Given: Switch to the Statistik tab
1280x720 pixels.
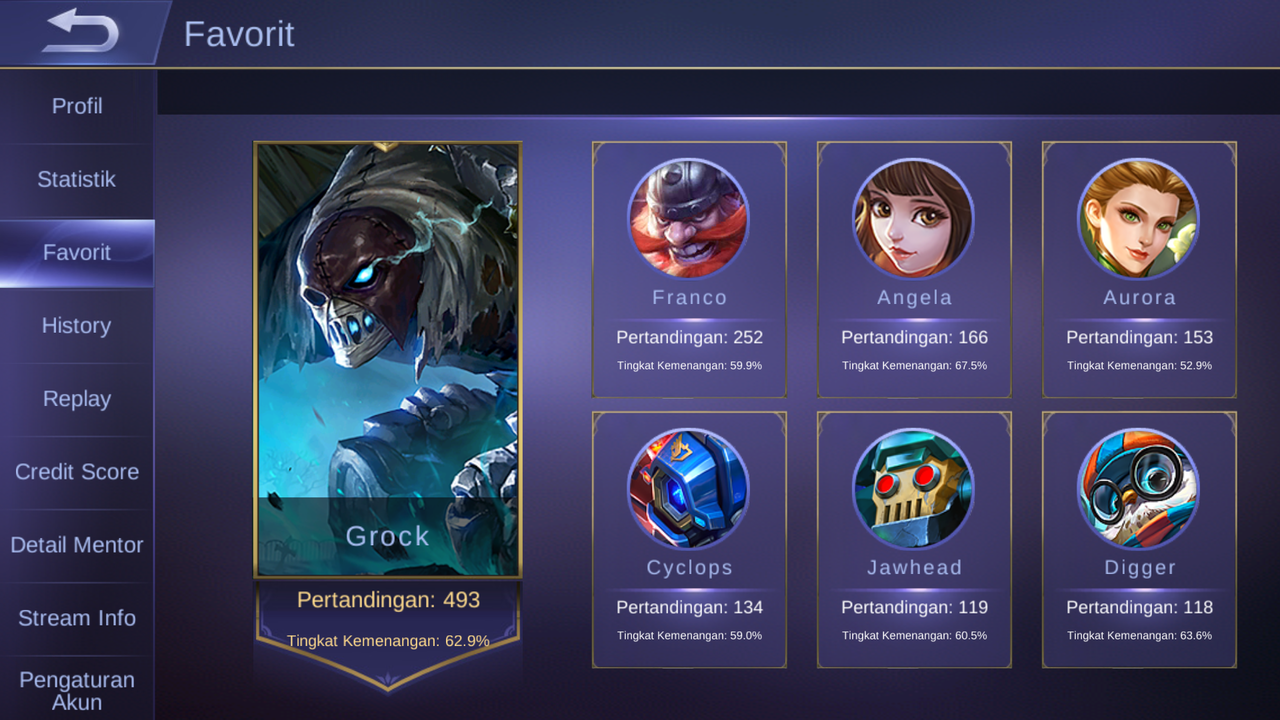Looking at the screenshot, I should click(x=77, y=180).
